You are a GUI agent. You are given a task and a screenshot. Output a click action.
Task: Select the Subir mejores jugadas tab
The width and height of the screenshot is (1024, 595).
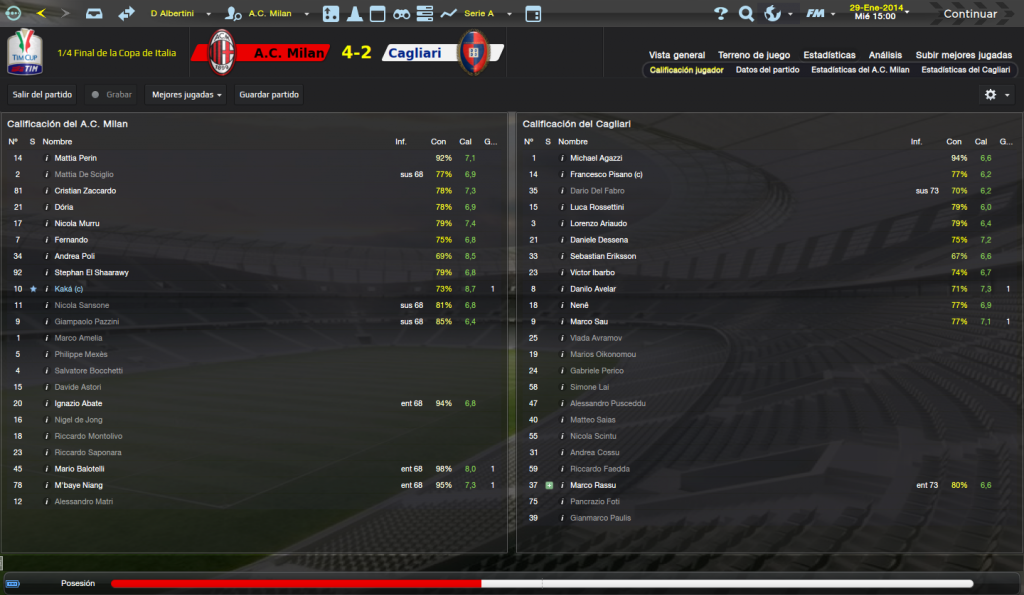tap(964, 55)
